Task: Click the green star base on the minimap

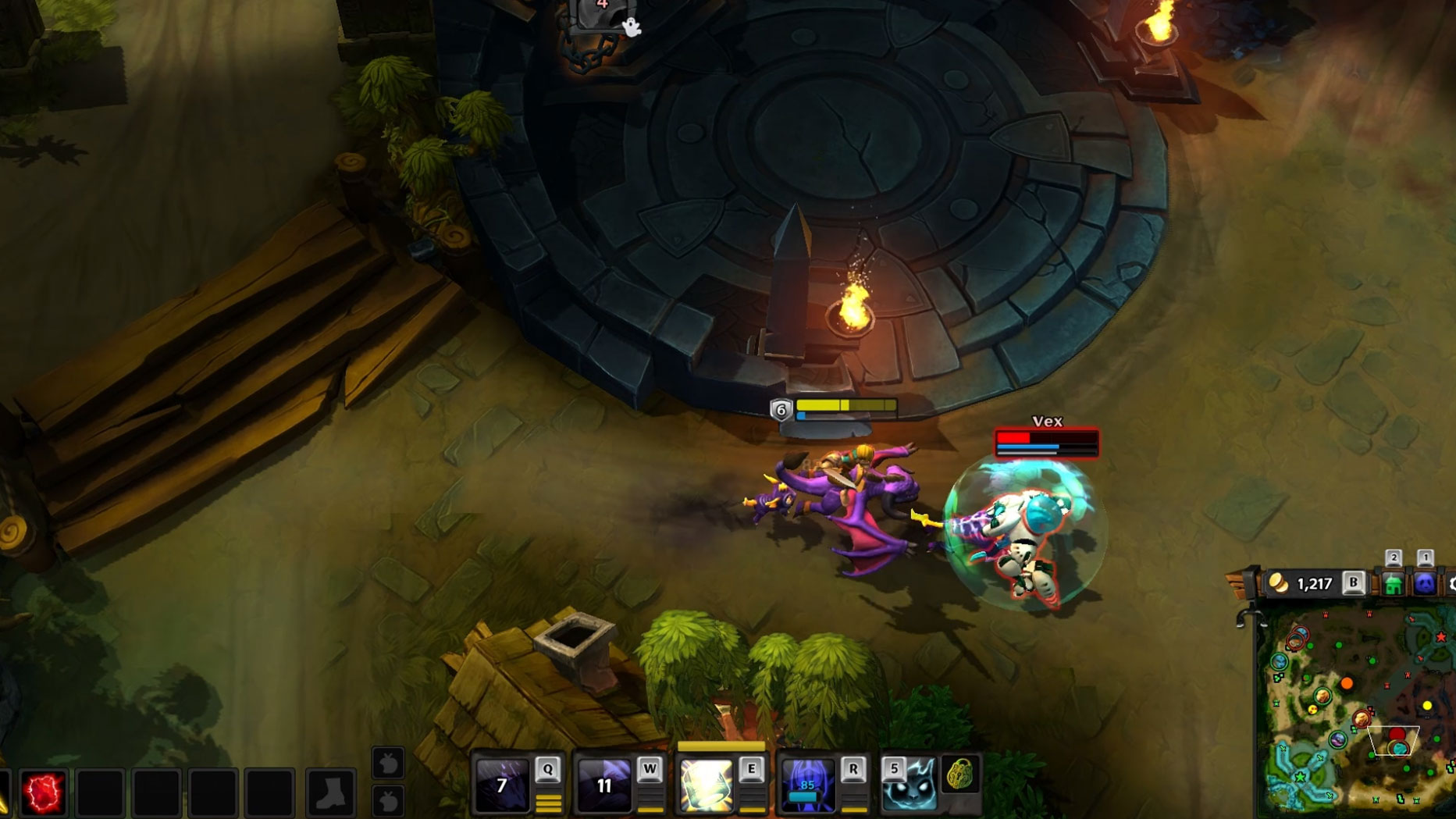Action: click(1300, 777)
